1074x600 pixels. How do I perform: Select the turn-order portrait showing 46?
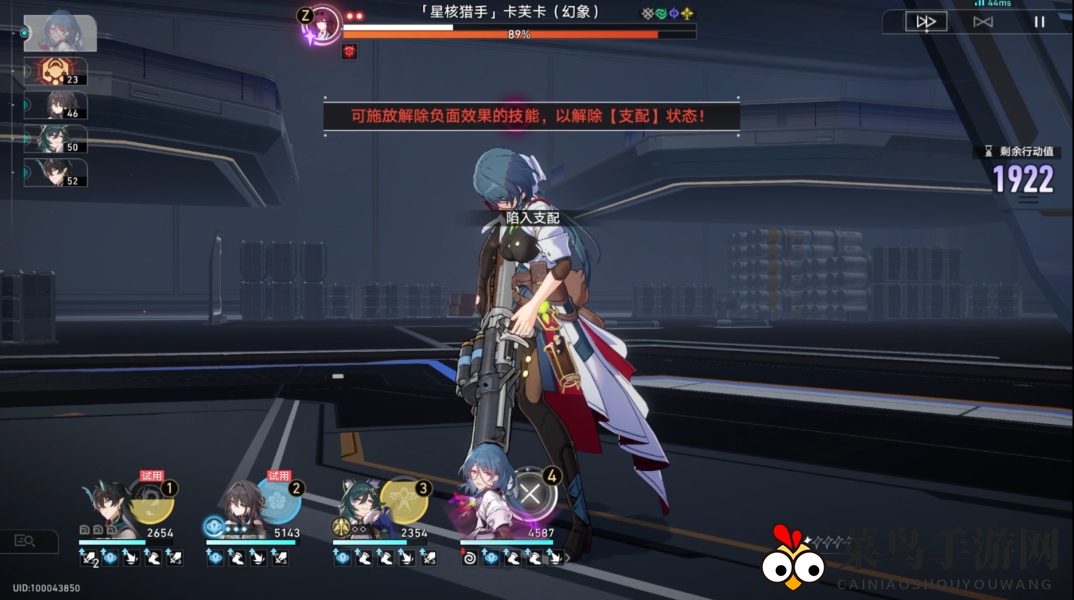[60, 106]
